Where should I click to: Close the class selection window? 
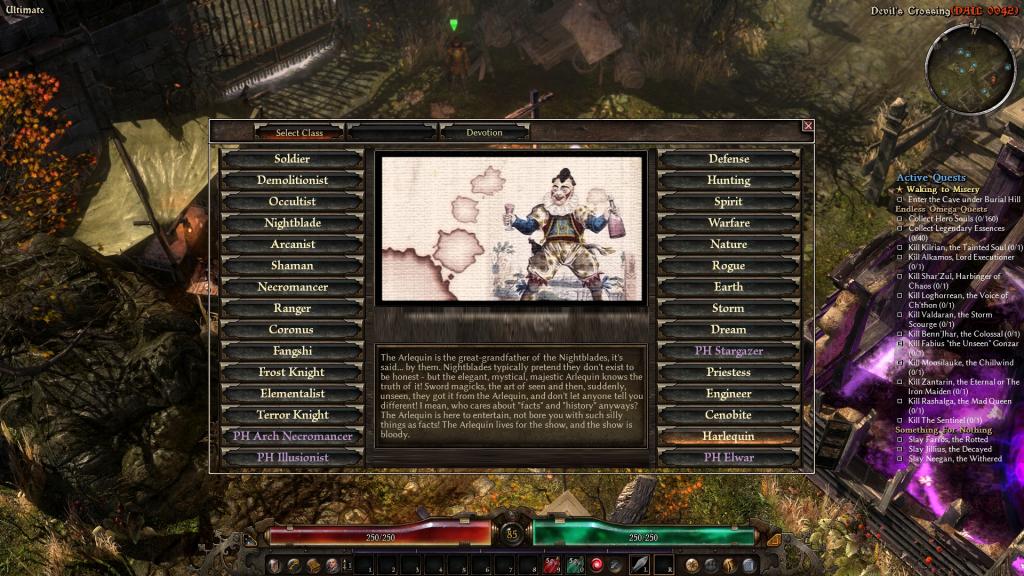pos(808,126)
